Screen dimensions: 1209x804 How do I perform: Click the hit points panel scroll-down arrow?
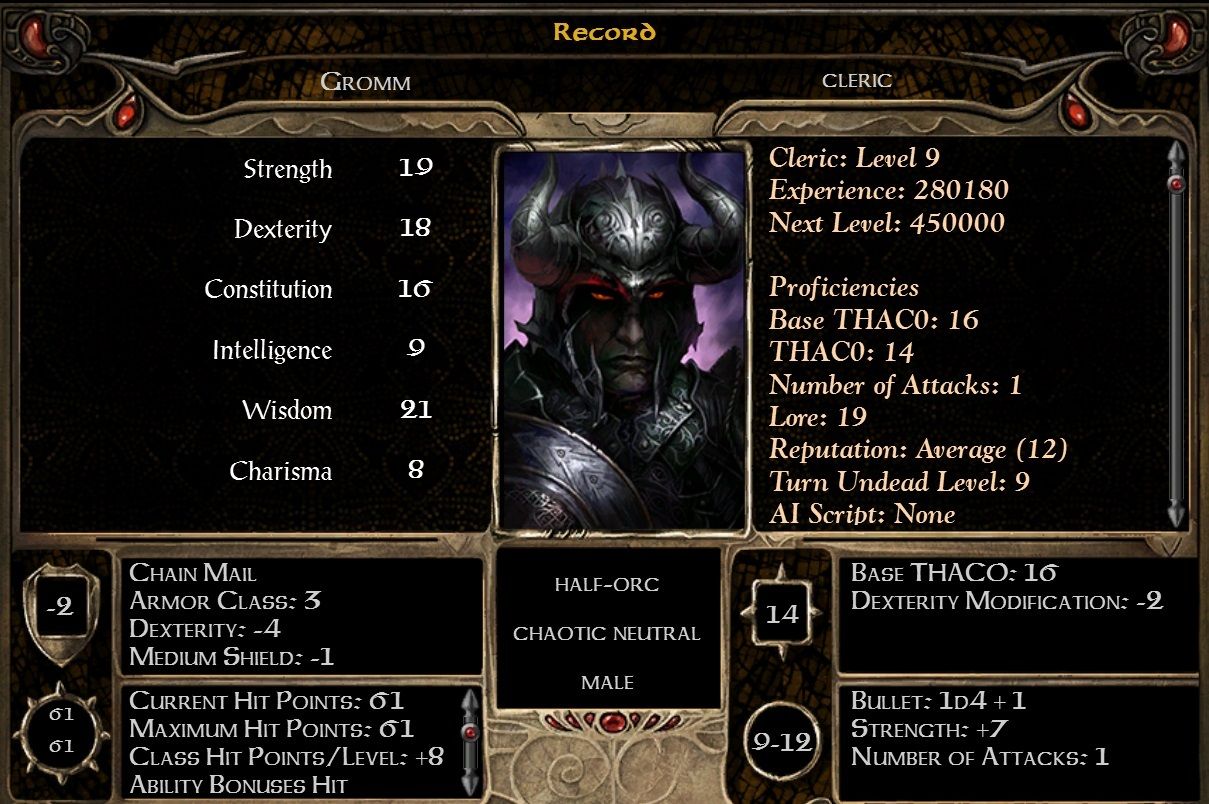click(470, 783)
